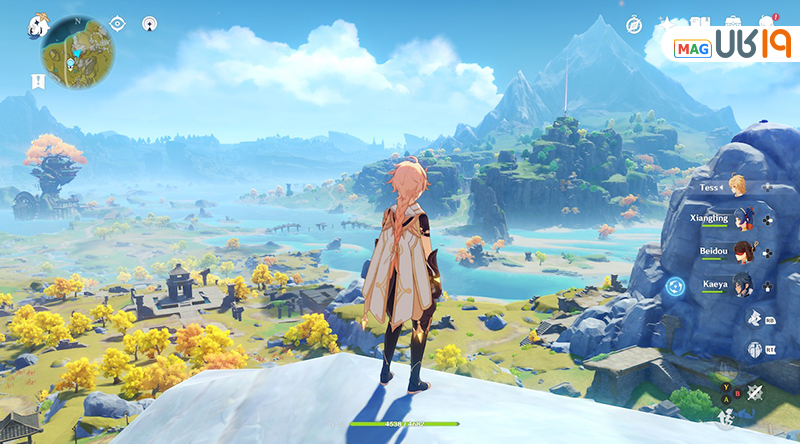
Task: Click the signal beacon icon near the minimap
Action: (x=149, y=23)
